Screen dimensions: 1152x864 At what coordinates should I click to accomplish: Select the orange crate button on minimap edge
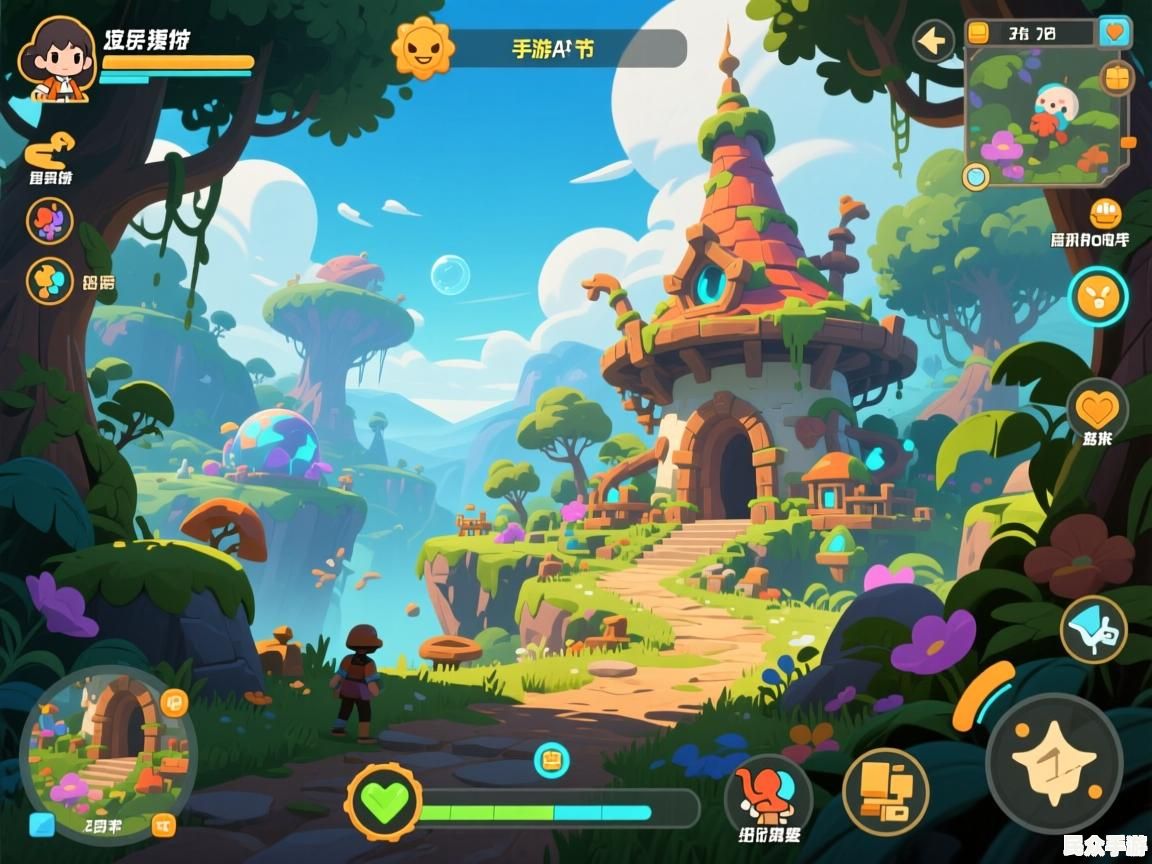pos(1116,76)
